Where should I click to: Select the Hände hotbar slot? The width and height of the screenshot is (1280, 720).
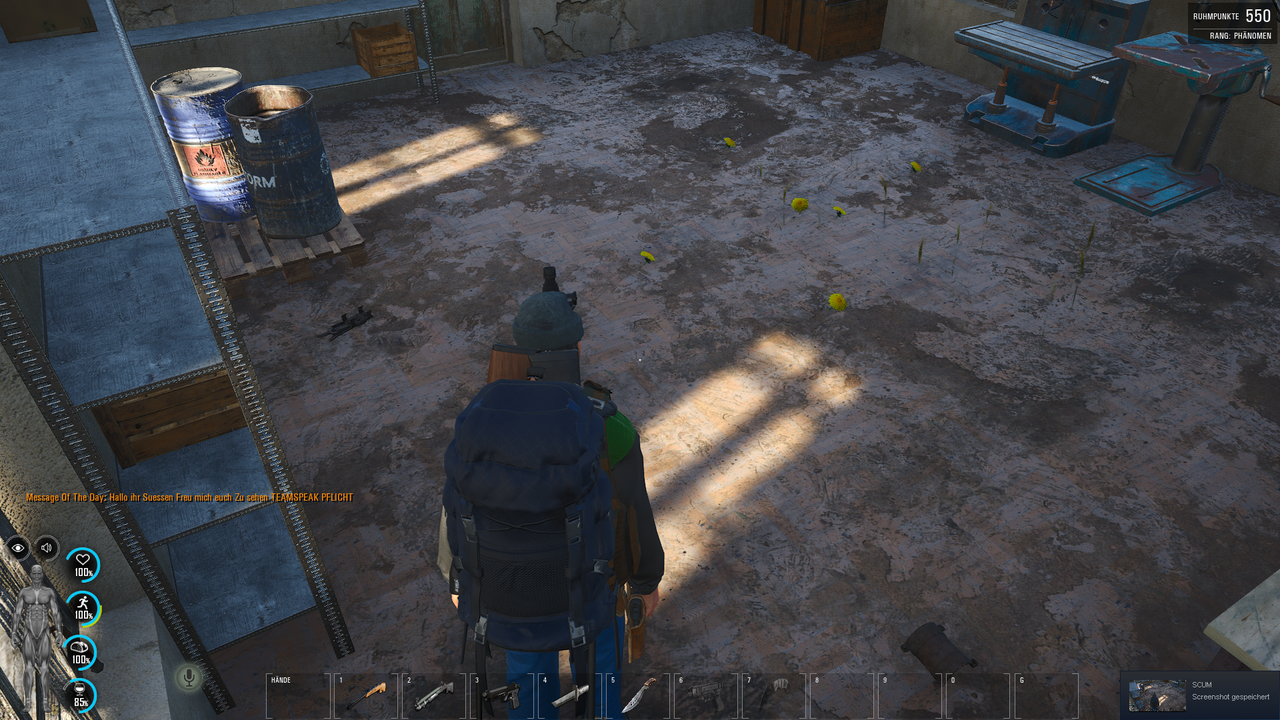[x=298, y=696]
